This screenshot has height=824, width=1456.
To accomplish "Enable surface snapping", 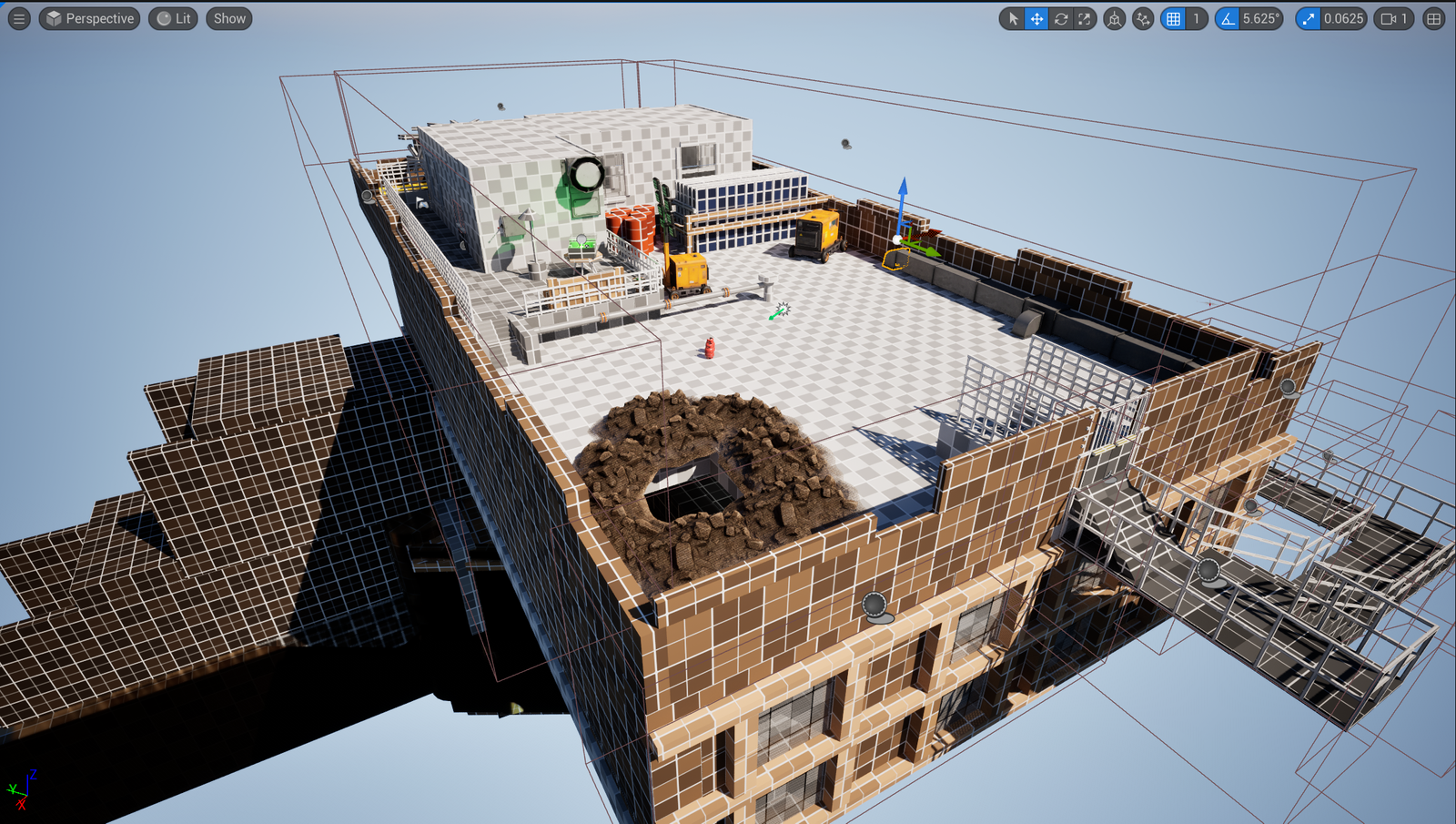I will 1141,18.
